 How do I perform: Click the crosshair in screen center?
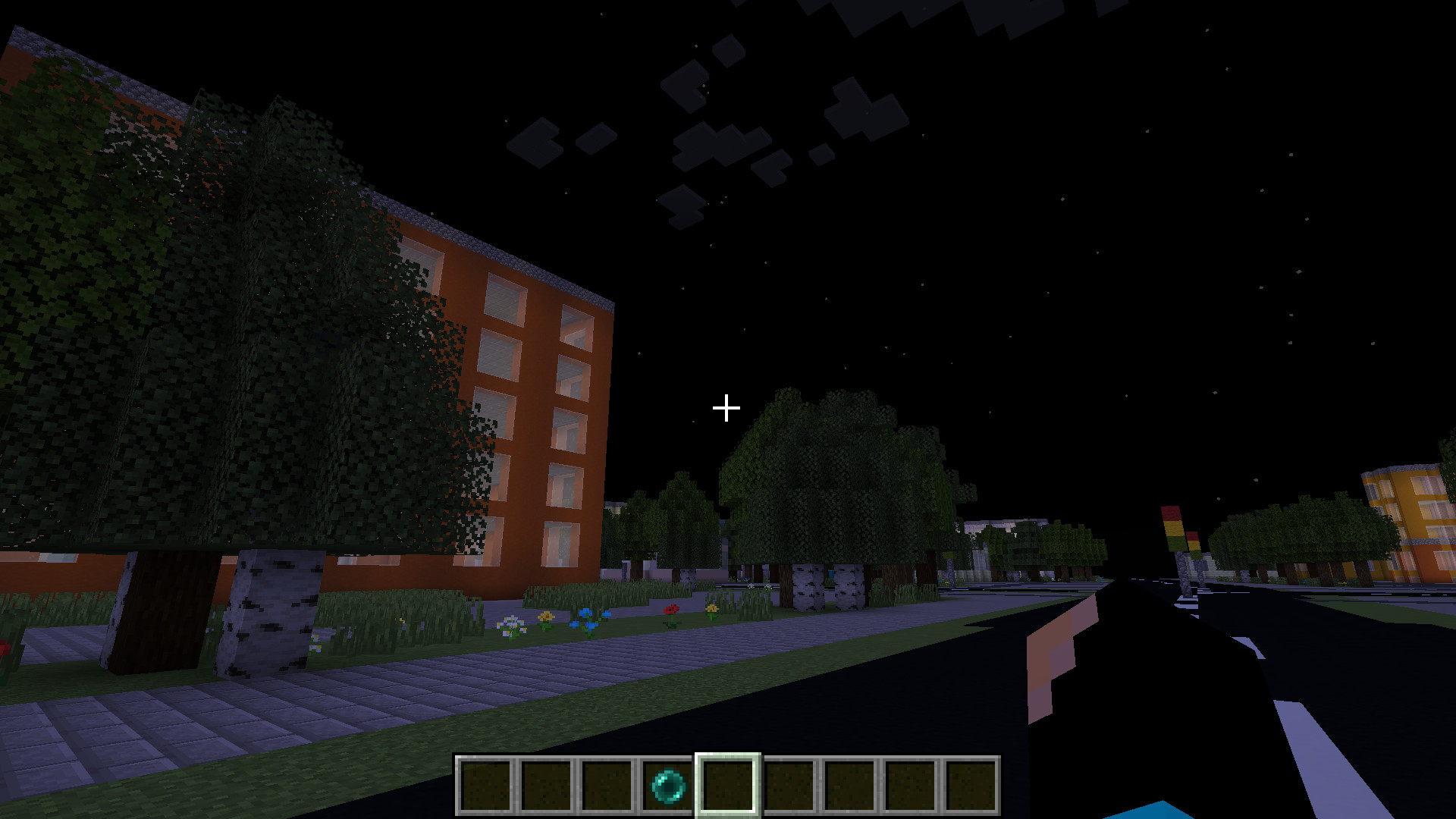pos(726,408)
